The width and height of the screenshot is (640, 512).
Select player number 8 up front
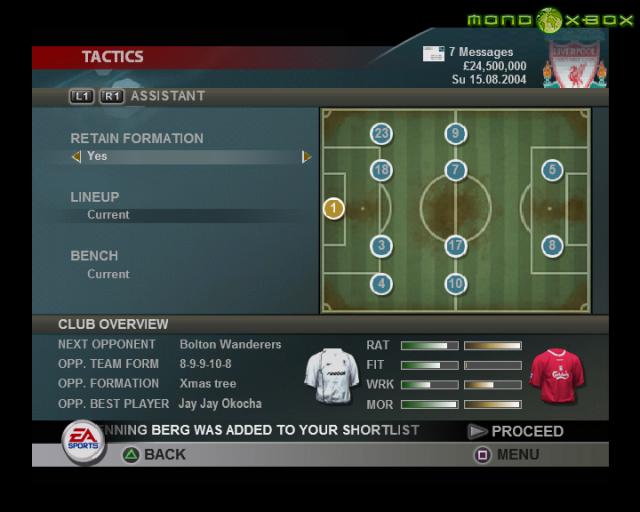point(552,246)
